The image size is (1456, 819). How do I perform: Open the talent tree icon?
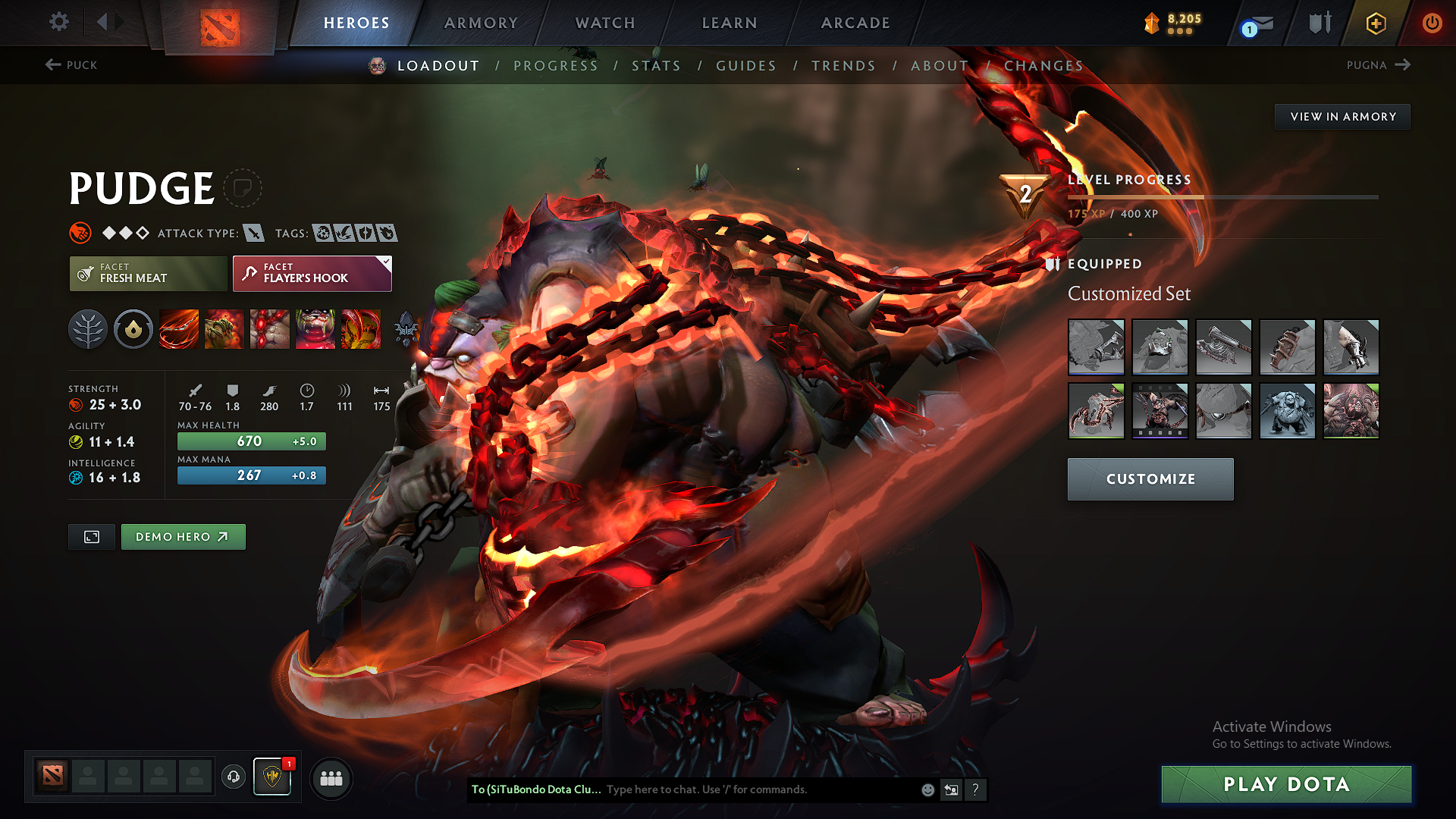[88, 329]
